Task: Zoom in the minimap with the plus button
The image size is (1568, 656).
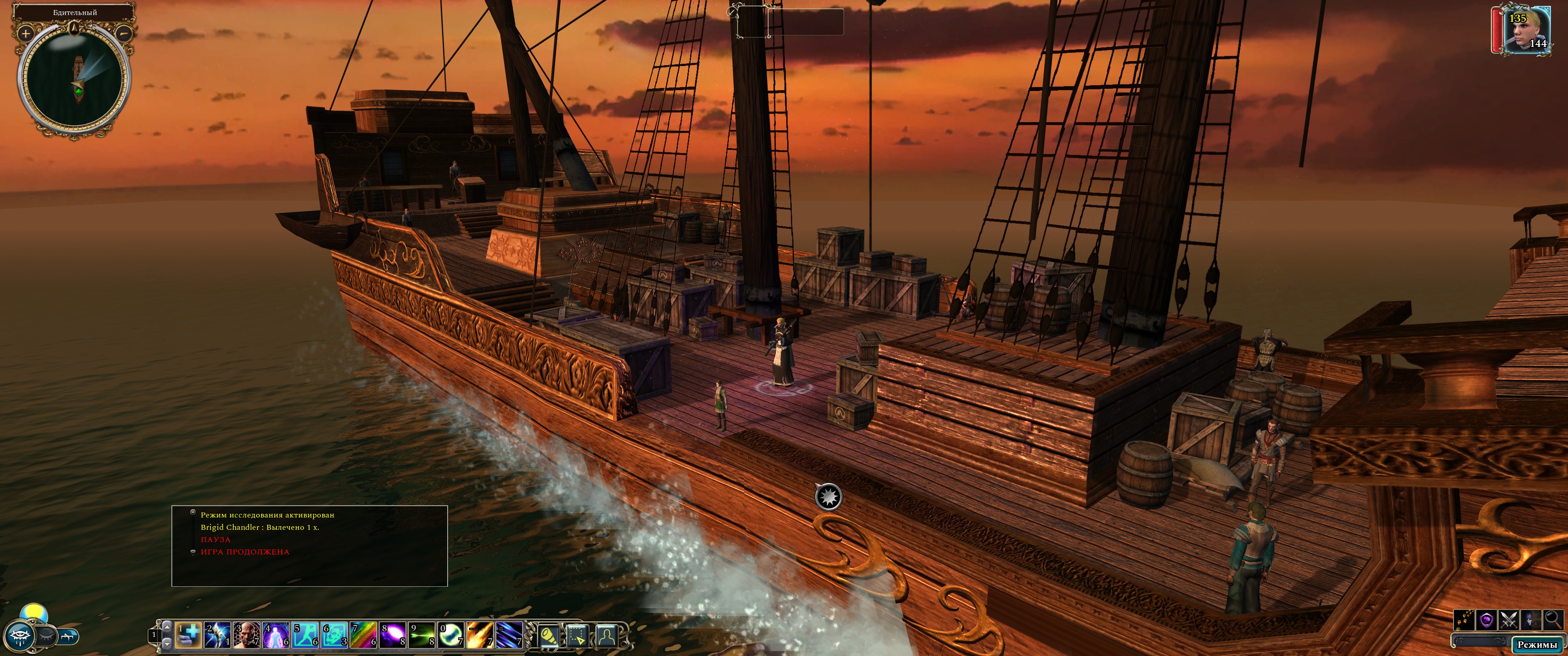Action: pyautogui.click(x=25, y=33)
